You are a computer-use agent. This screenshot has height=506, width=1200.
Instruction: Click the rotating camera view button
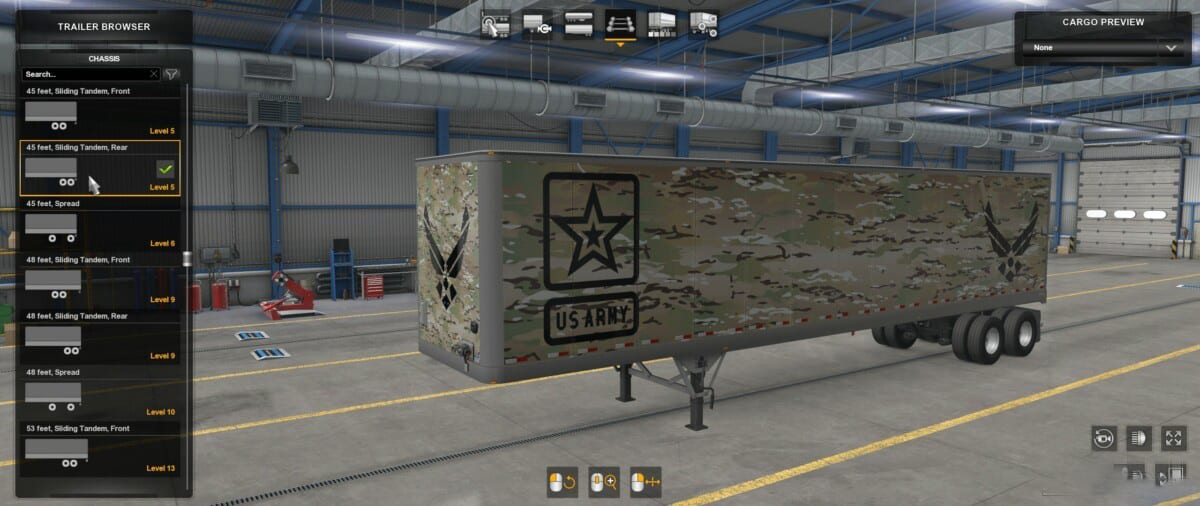[x=1105, y=437]
